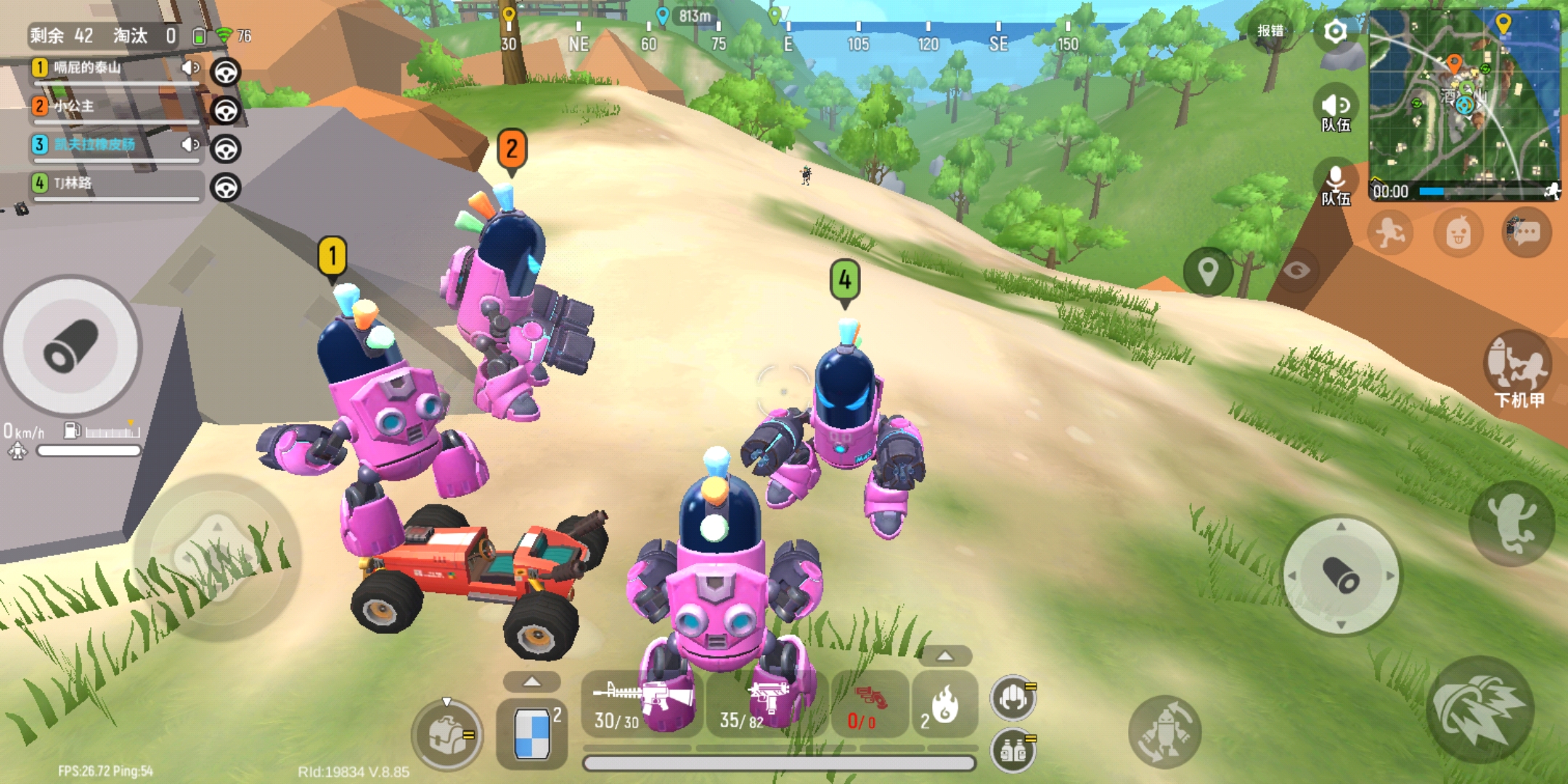
Task: Use the blue-white canister healing item
Action: [x=531, y=733]
